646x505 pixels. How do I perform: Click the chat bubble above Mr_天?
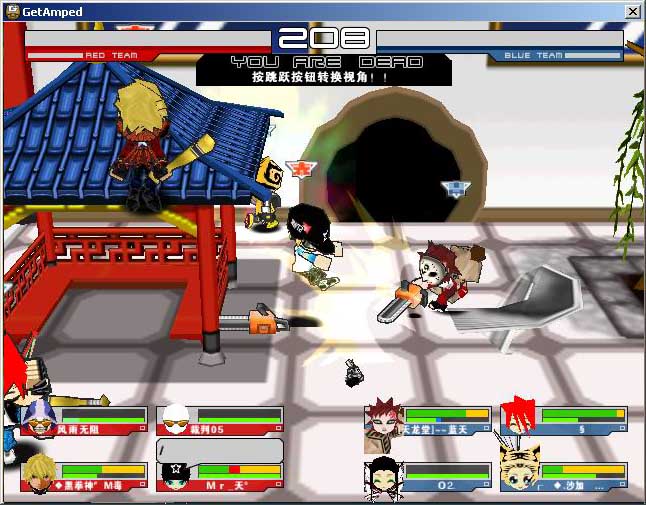pyautogui.click(x=205, y=451)
